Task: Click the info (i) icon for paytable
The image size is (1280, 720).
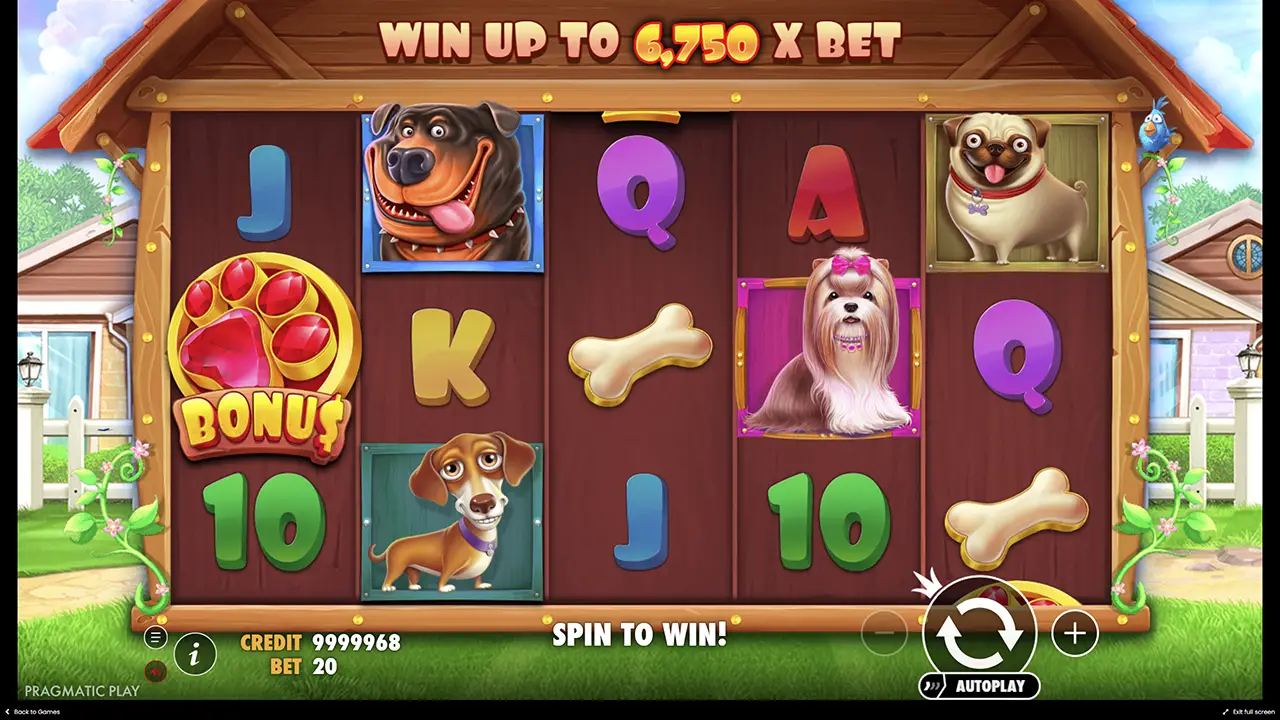Action: point(196,654)
